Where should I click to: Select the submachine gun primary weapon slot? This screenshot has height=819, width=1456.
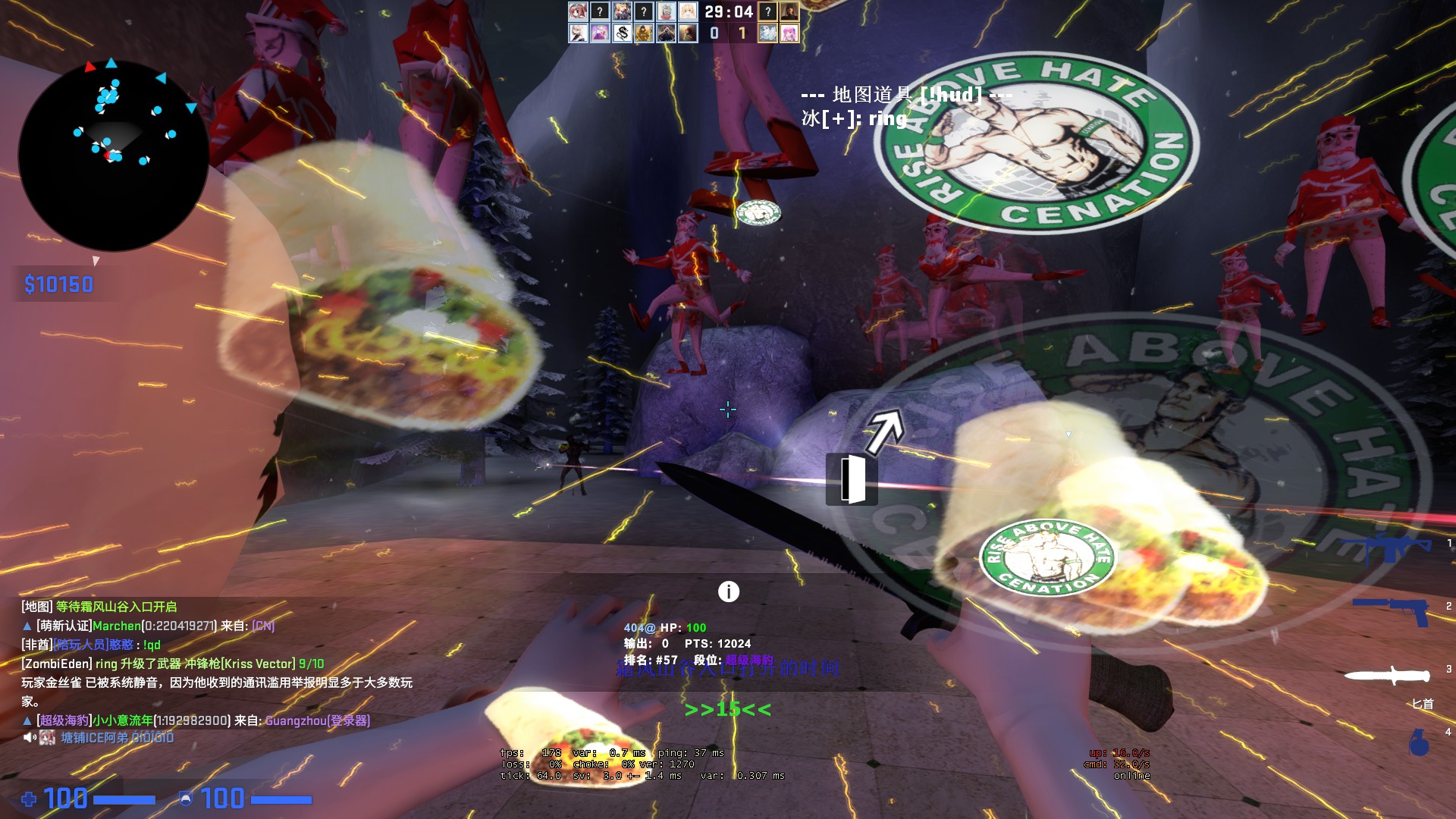click(x=1385, y=546)
